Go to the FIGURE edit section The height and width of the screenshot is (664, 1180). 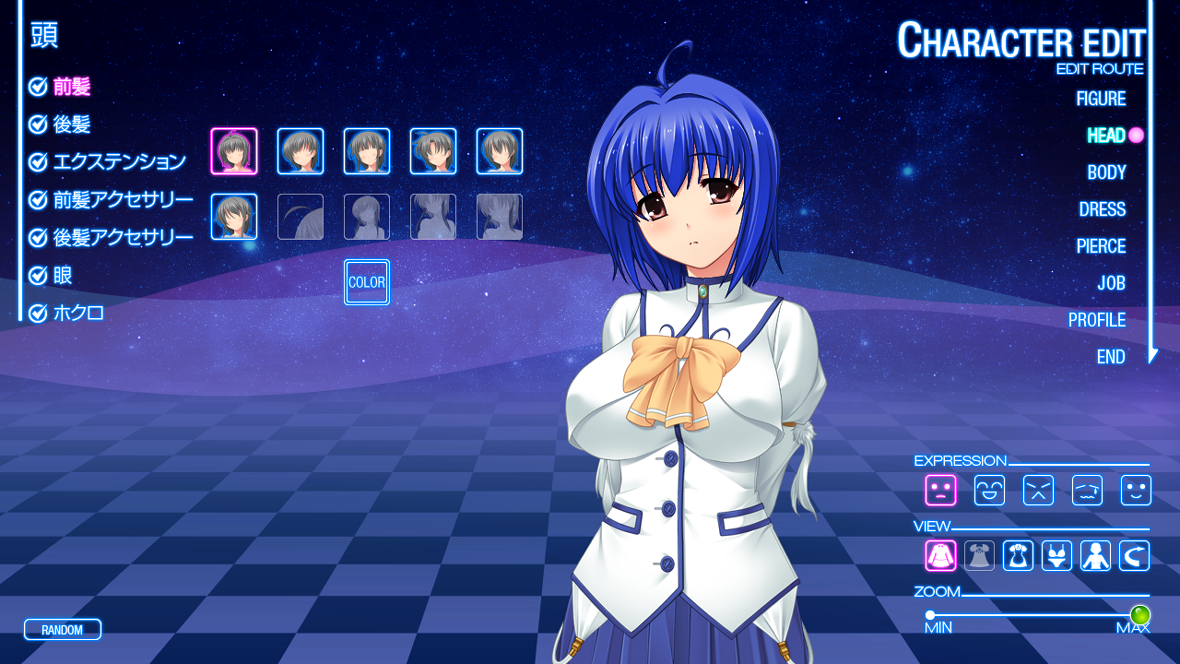click(x=1100, y=98)
